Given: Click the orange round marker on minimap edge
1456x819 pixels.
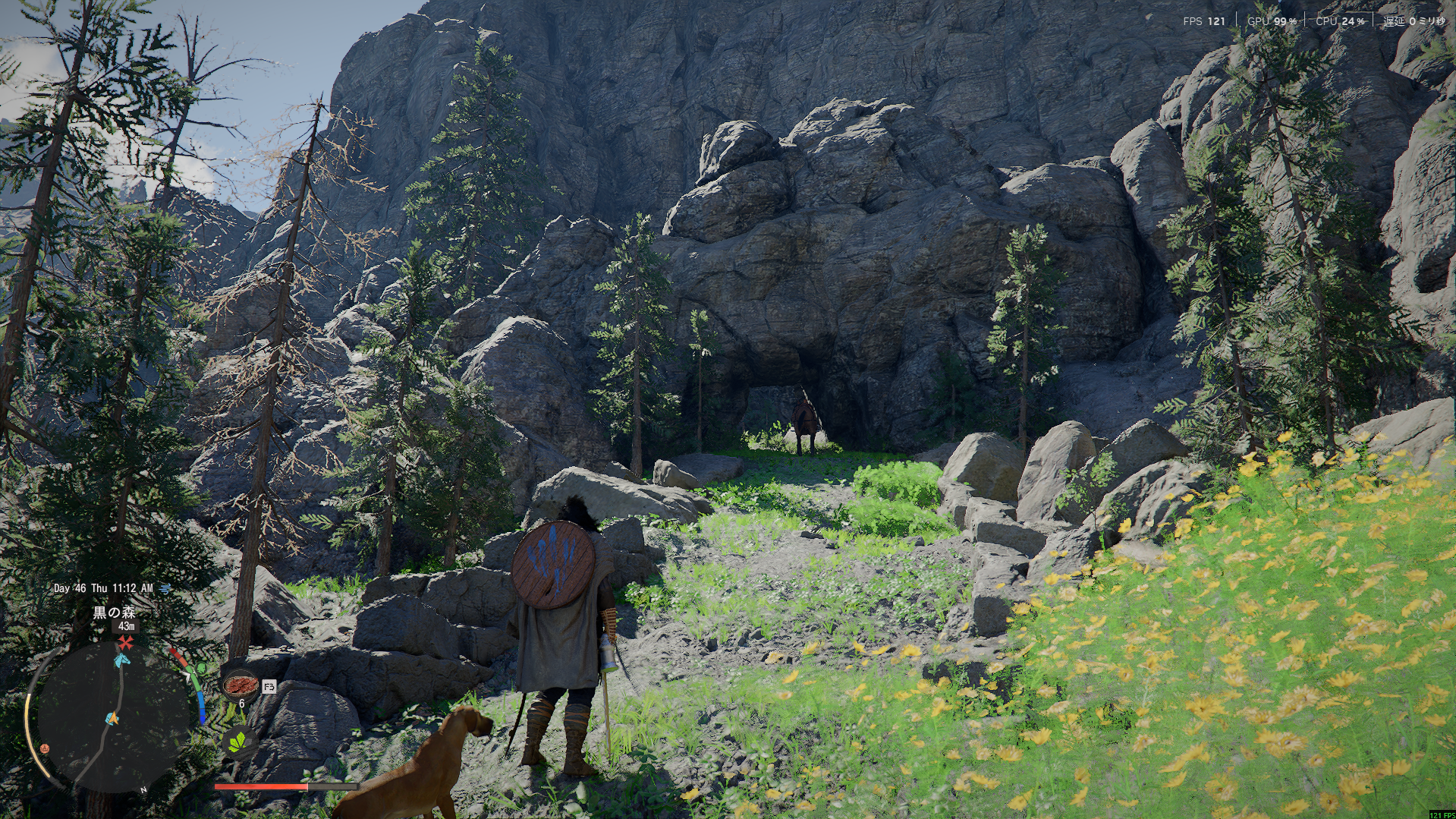Looking at the screenshot, I should (44, 748).
